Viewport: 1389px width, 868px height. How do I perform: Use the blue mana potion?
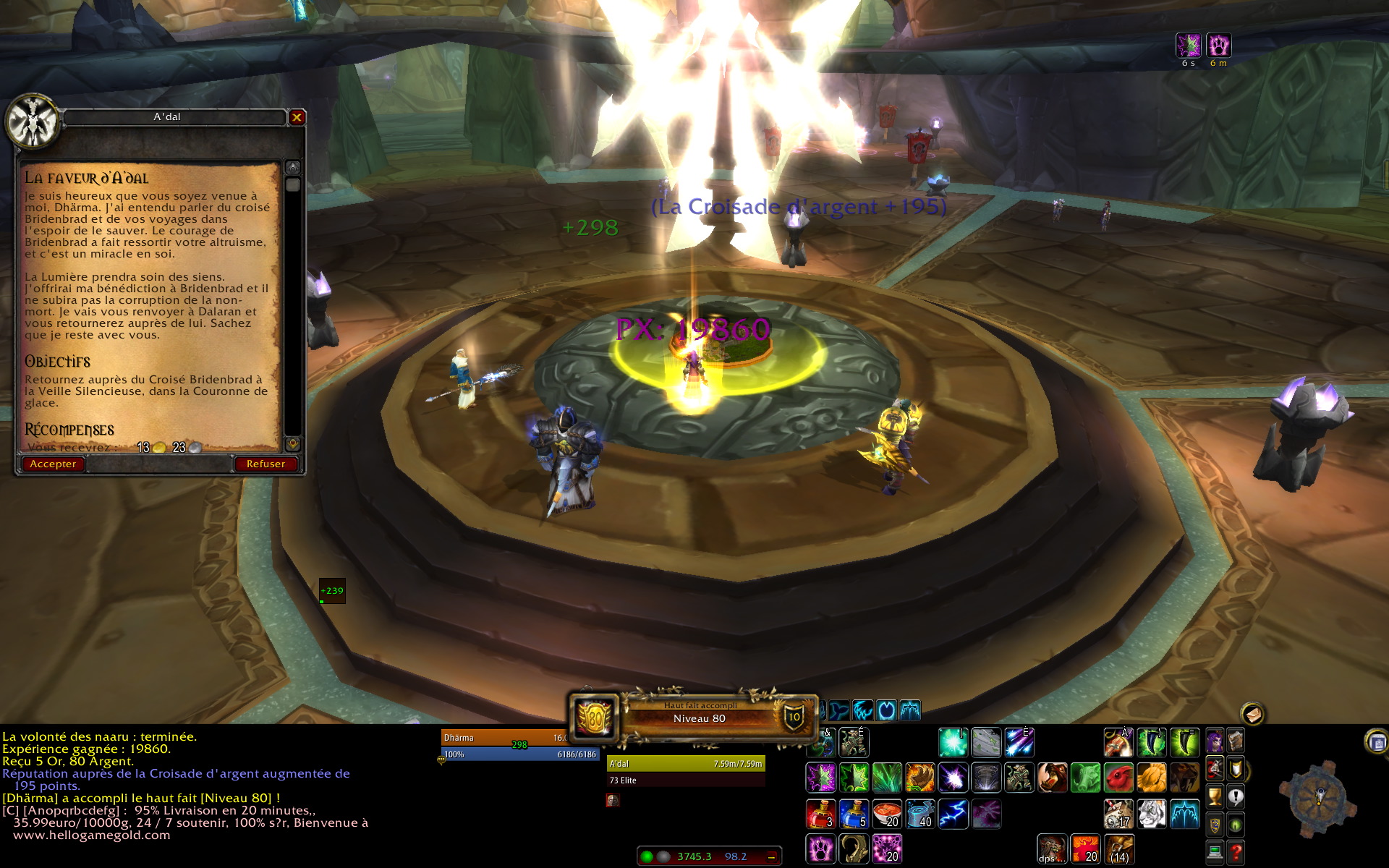(854, 814)
